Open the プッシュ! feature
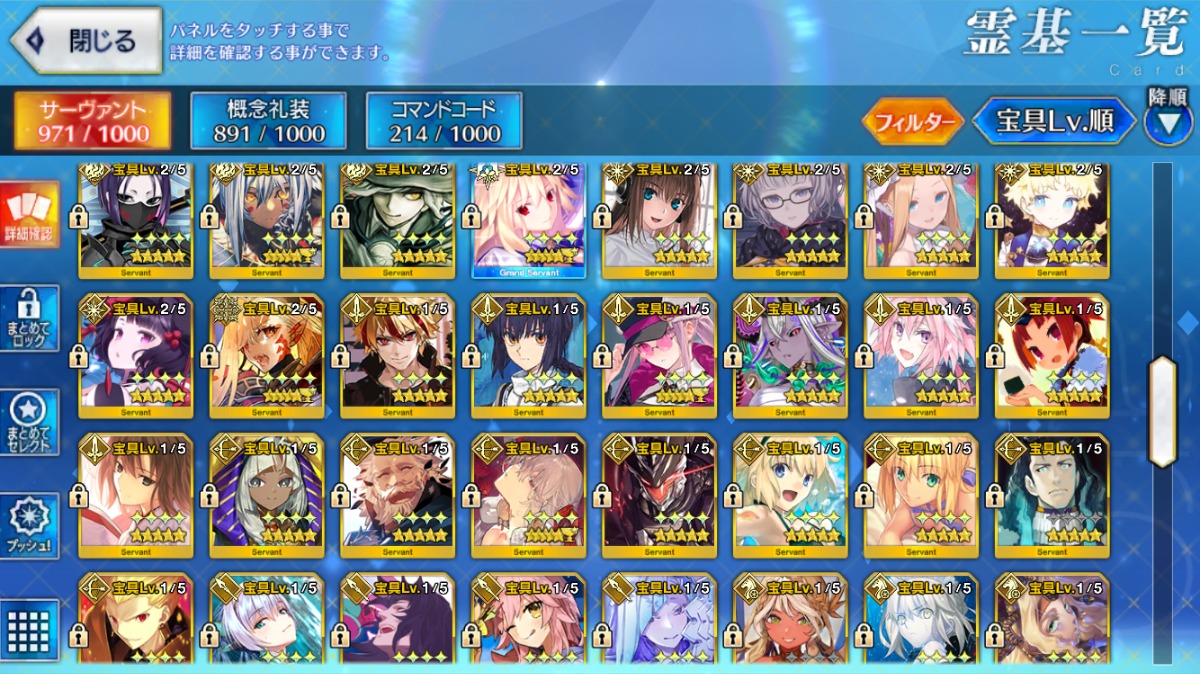 pyautogui.click(x=29, y=526)
